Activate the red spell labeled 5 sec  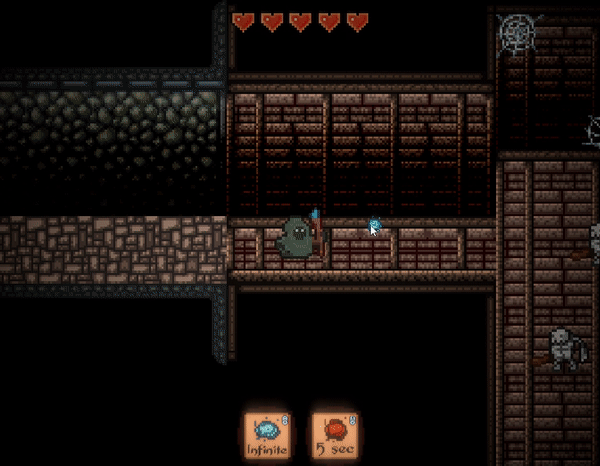pos(336,436)
